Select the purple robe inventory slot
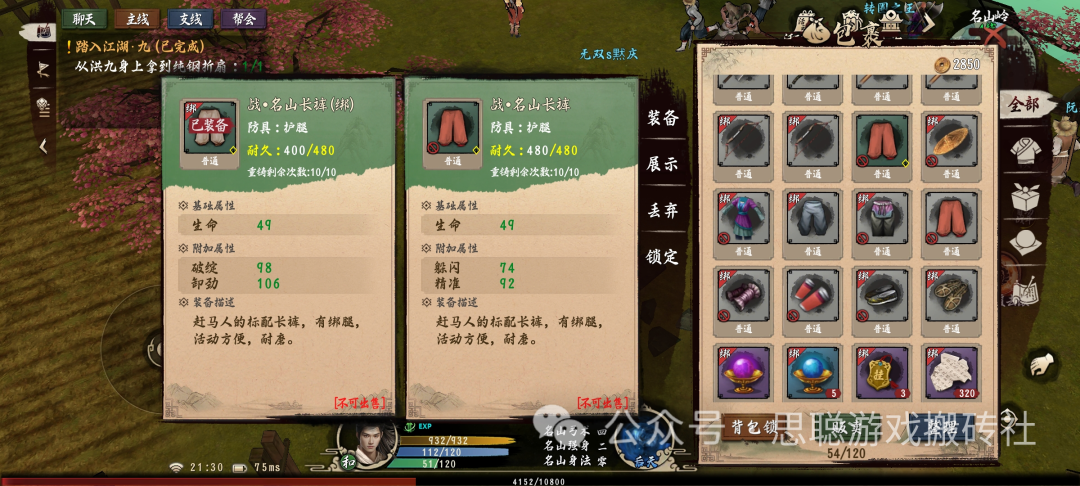Viewport: 1080px width, 486px height. pyautogui.click(x=743, y=218)
